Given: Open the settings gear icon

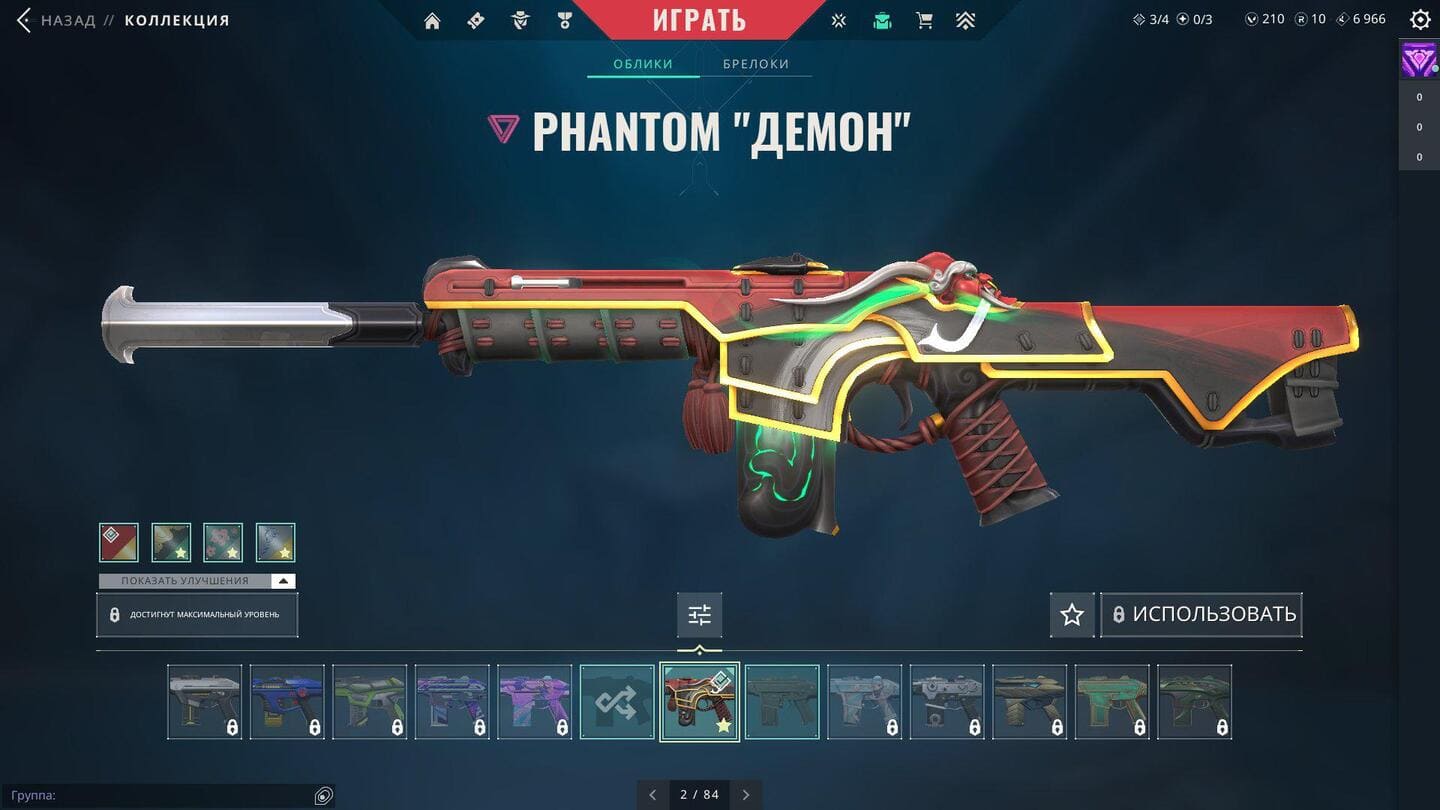Looking at the screenshot, I should click(x=1420, y=20).
